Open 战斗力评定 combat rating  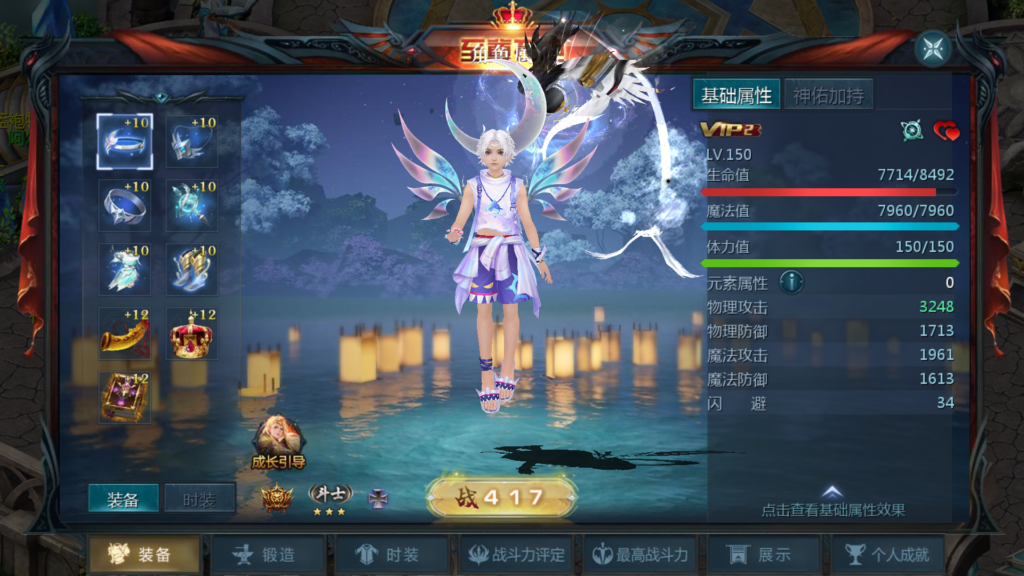point(517,555)
